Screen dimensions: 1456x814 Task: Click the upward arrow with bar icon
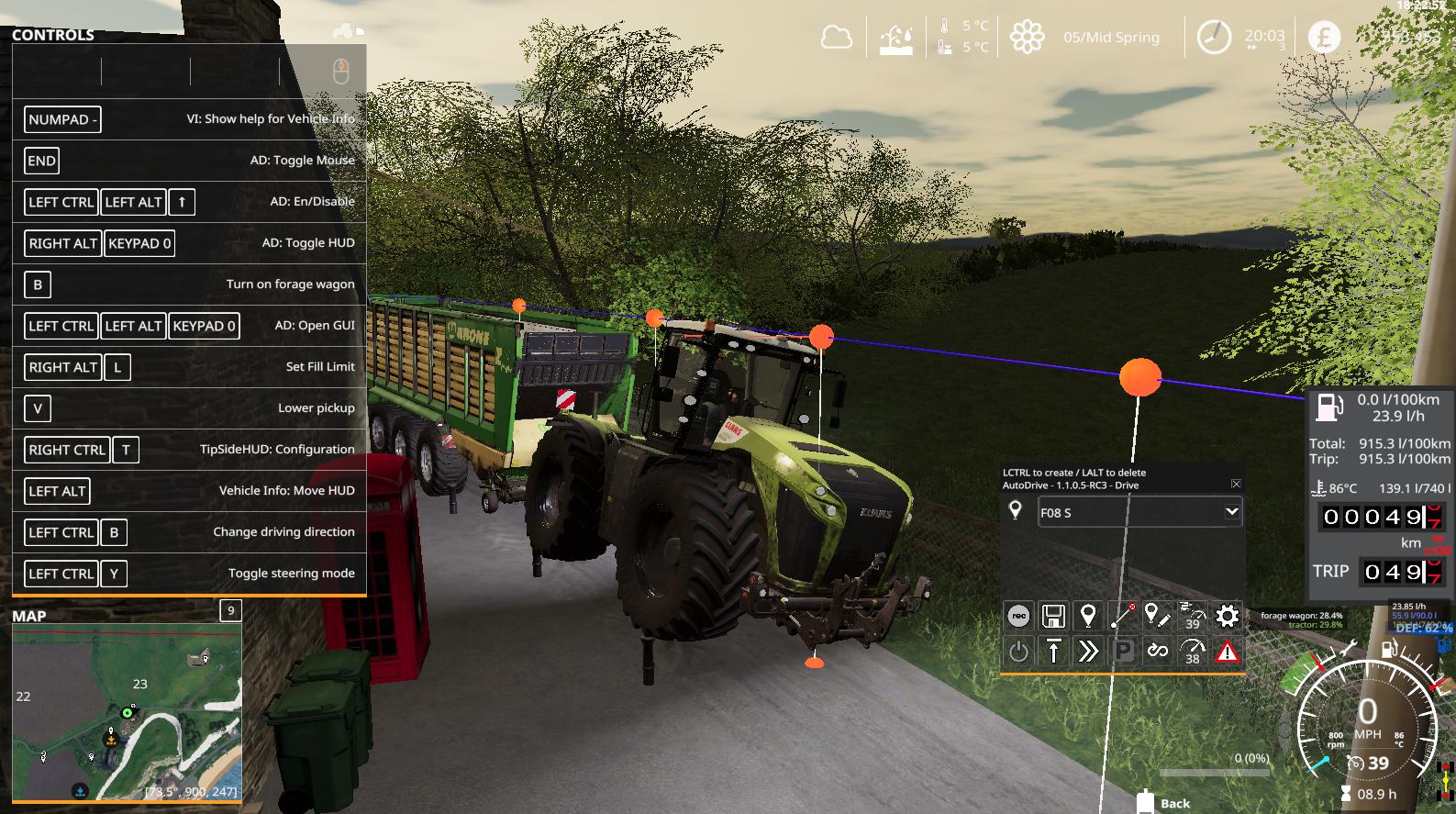pyautogui.click(x=1053, y=652)
